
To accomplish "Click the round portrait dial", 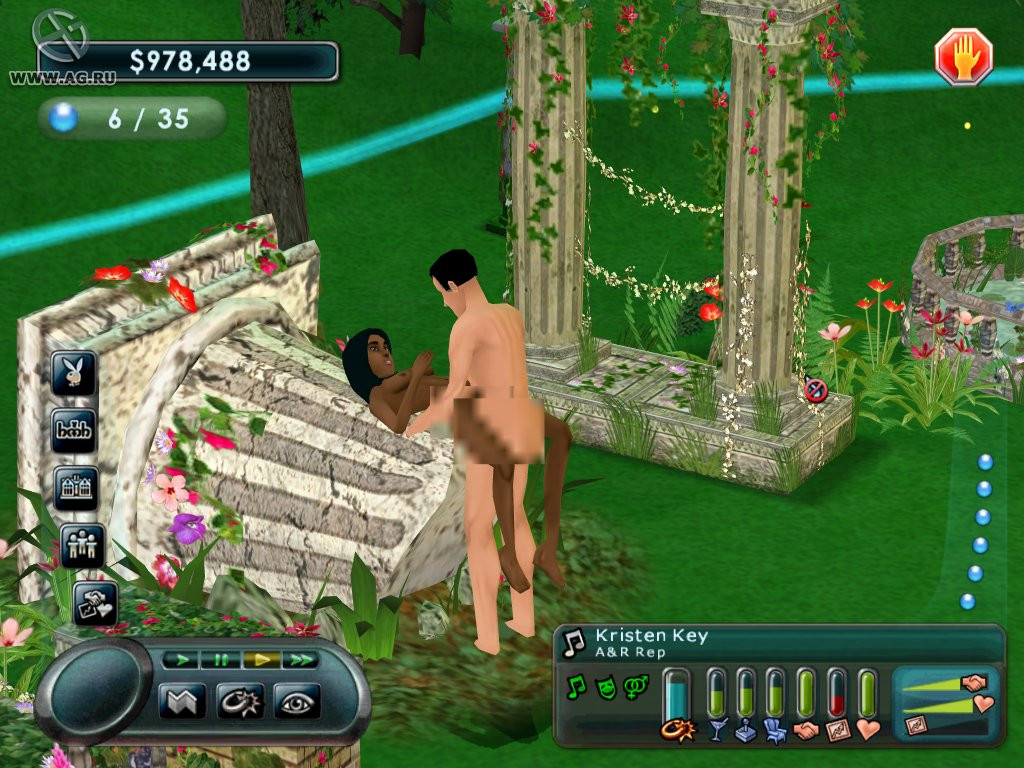I will (x=93, y=692).
